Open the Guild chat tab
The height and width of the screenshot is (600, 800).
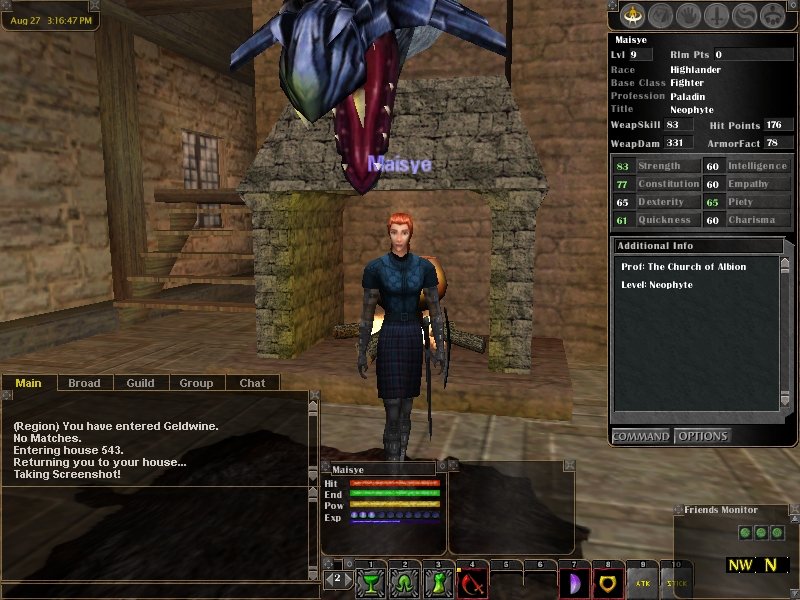click(x=140, y=383)
